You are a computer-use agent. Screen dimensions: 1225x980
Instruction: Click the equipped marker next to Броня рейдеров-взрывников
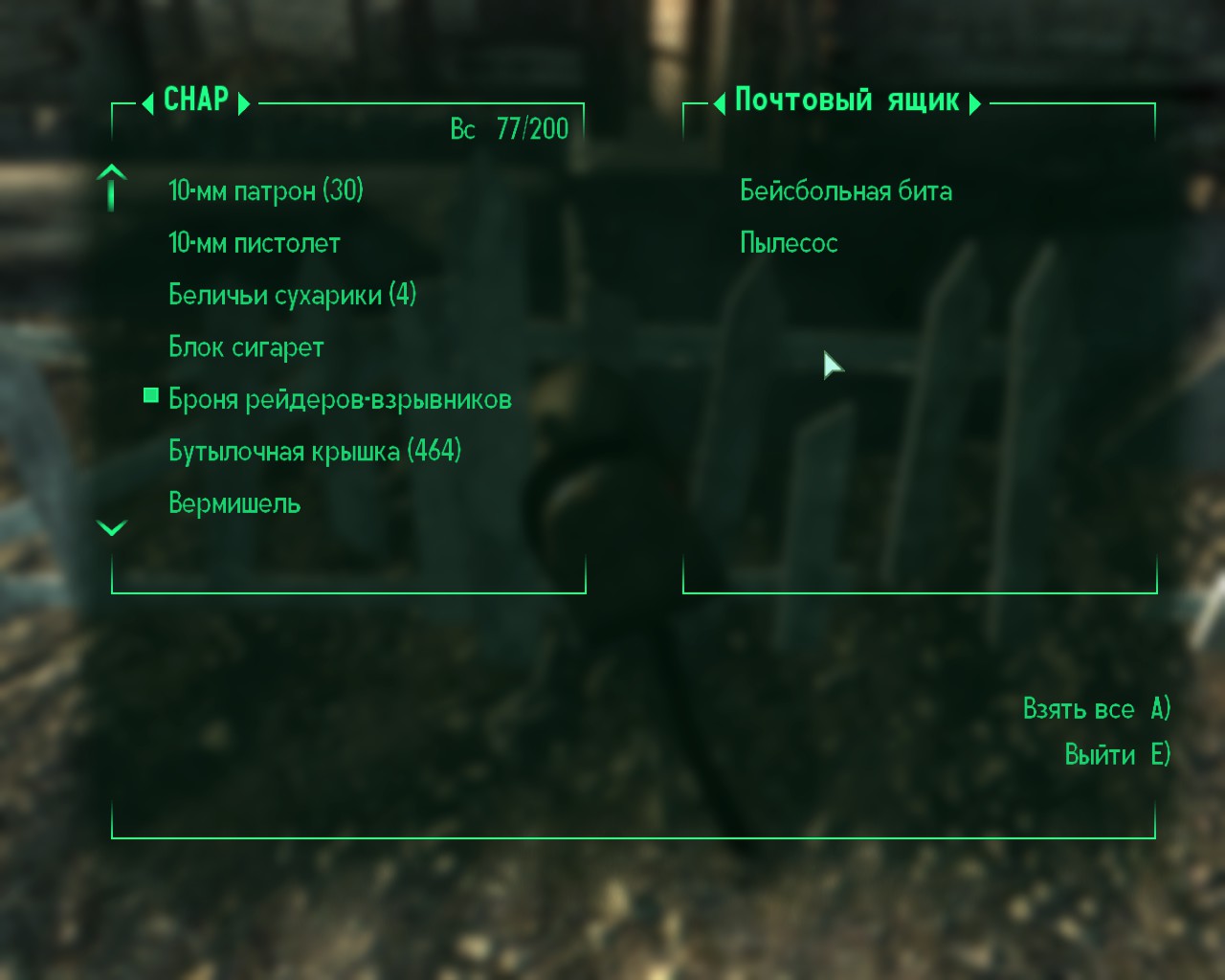(x=150, y=395)
